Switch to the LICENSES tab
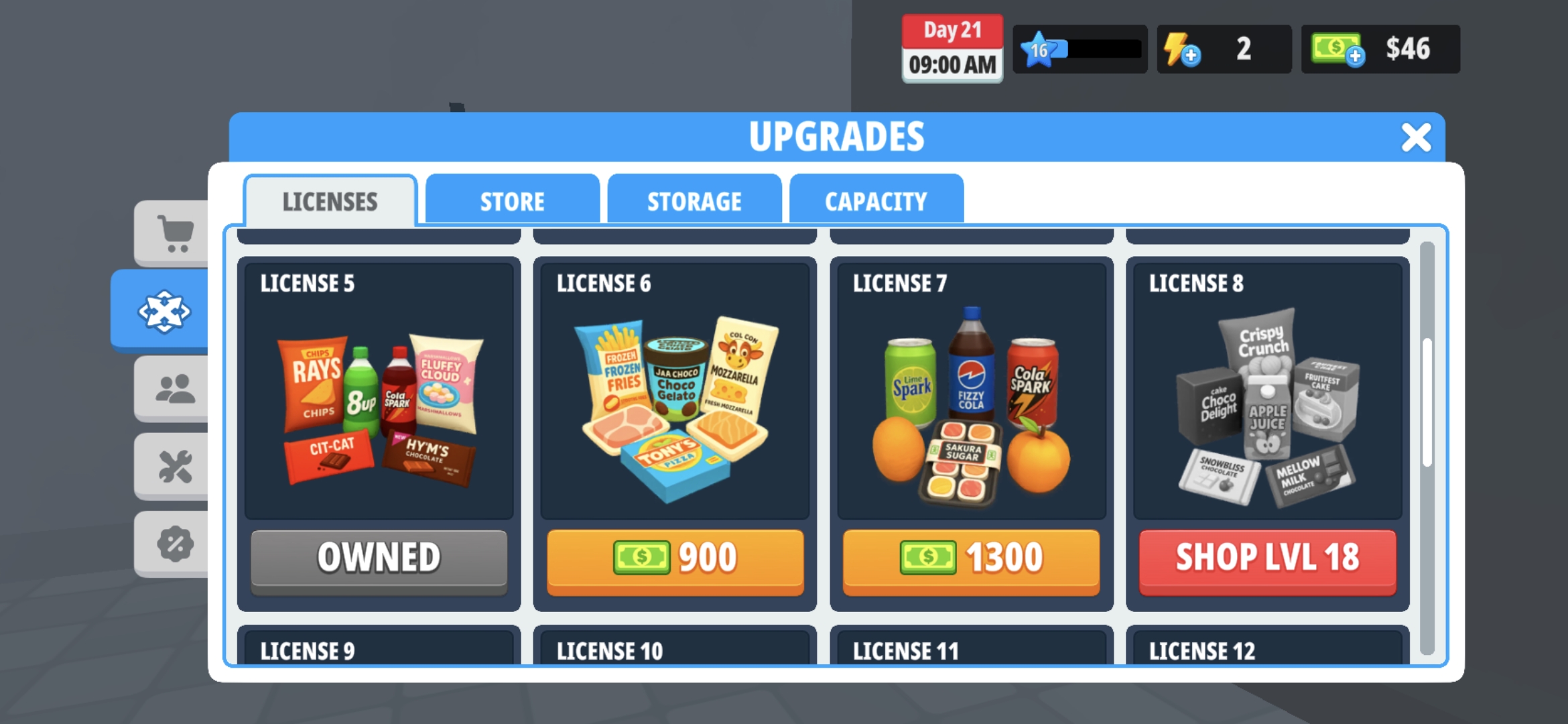 point(330,200)
